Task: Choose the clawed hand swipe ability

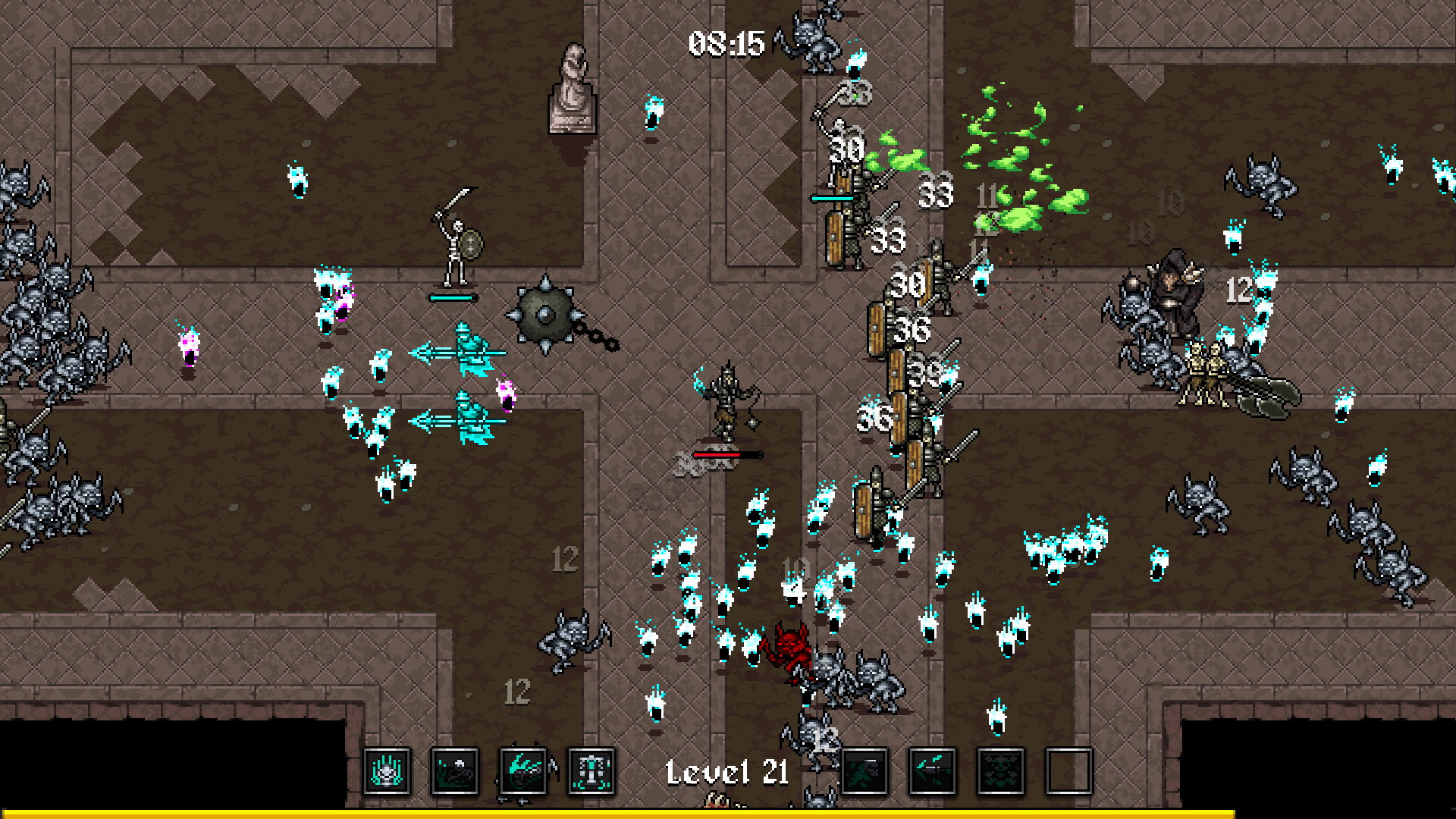Action: [x=523, y=771]
